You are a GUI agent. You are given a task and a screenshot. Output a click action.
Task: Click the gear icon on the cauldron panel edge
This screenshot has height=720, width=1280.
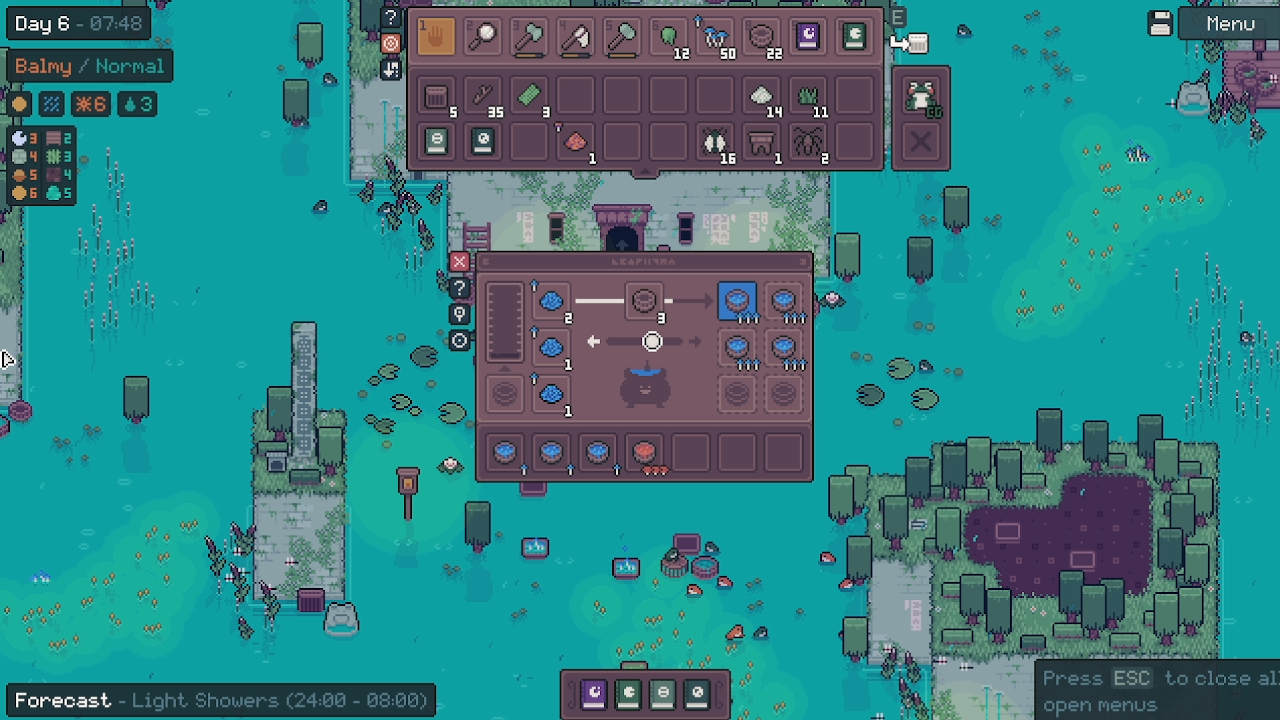click(459, 341)
